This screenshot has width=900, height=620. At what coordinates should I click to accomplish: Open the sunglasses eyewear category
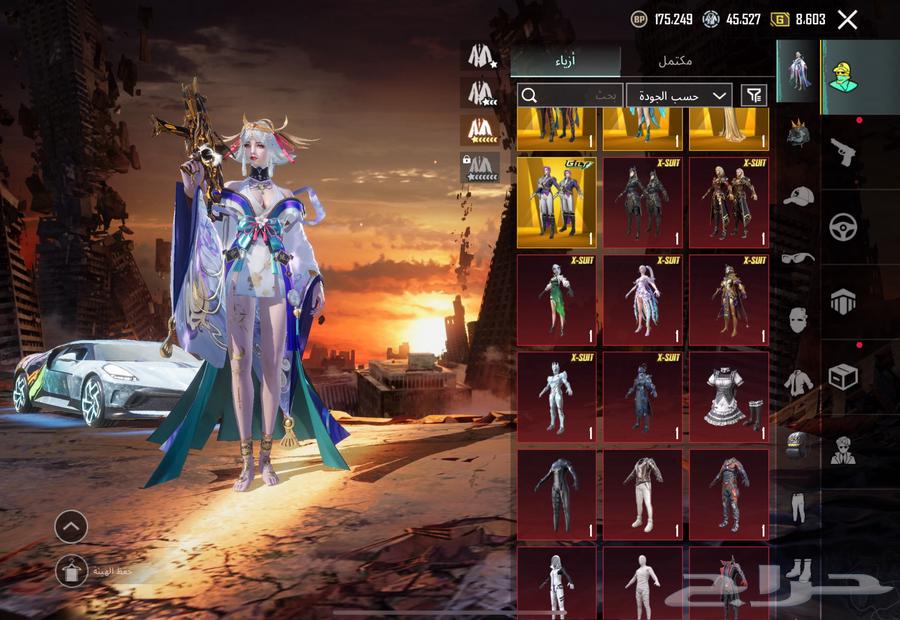(797, 257)
